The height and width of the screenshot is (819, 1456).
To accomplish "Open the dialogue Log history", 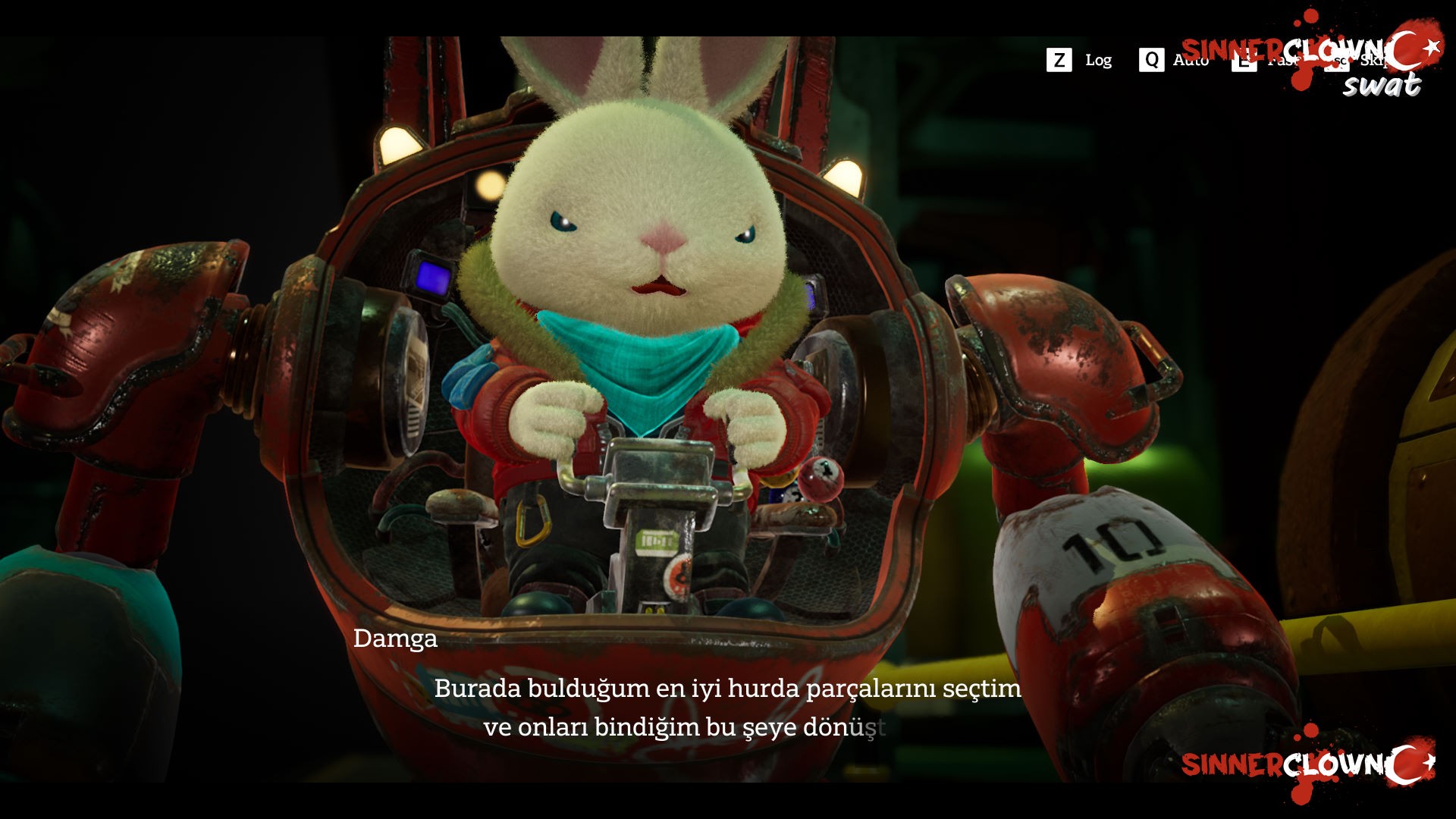I will pyautogui.click(x=1098, y=60).
